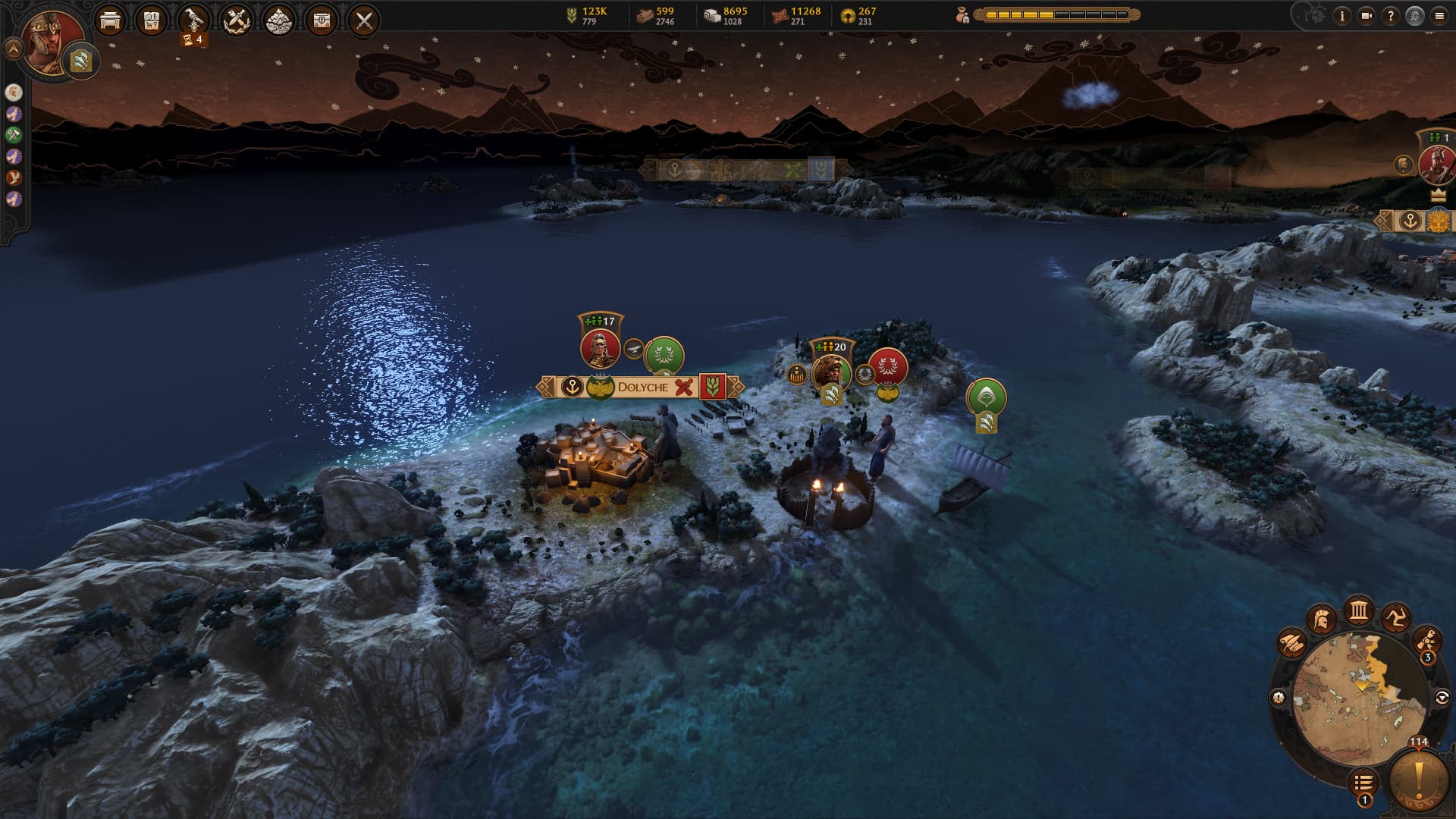Open the list button below the minimap
Viewport: 1456px width, 819px height.
pyautogui.click(x=1363, y=782)
